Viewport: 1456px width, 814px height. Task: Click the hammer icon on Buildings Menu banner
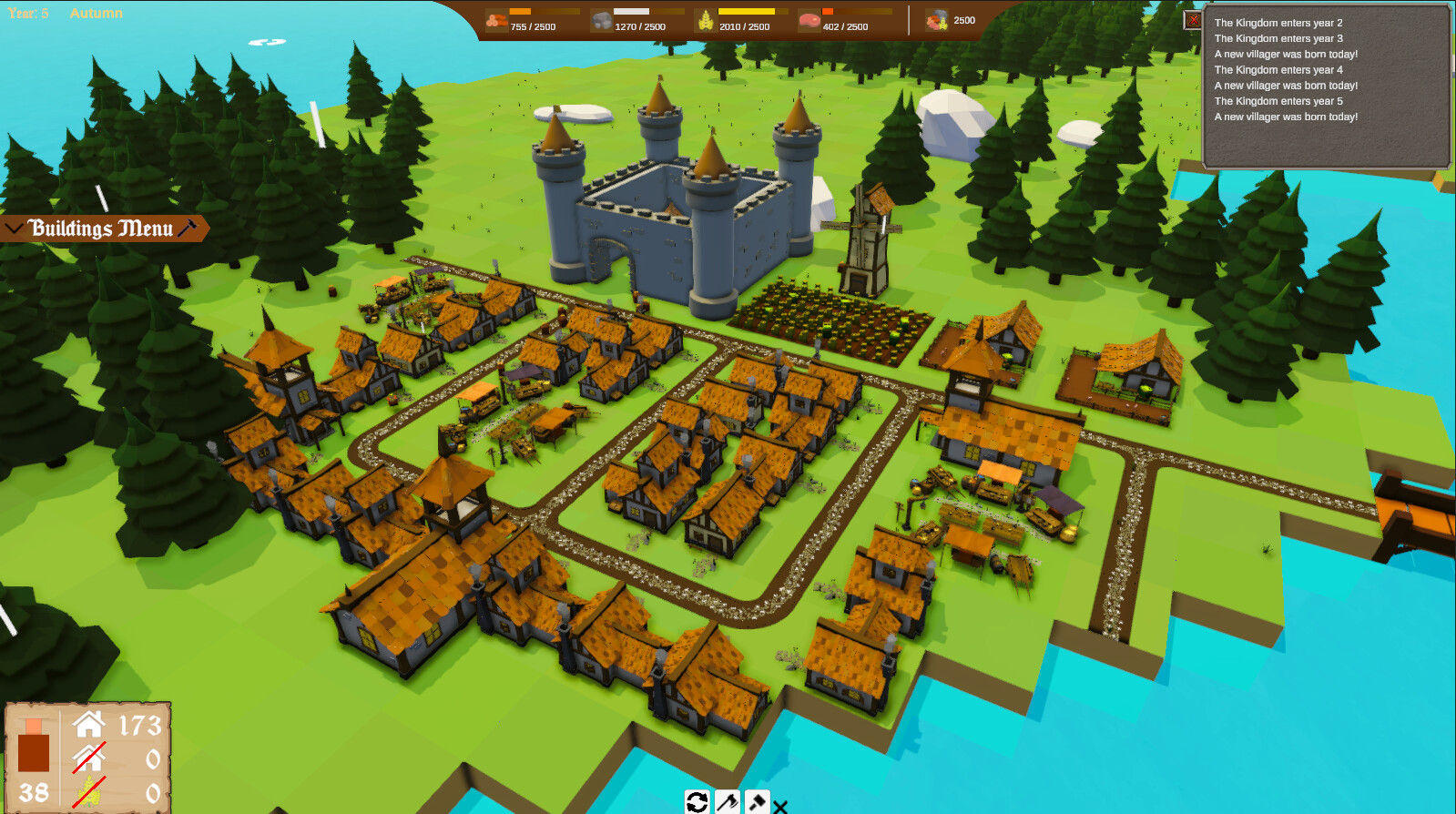click(188, 228)
